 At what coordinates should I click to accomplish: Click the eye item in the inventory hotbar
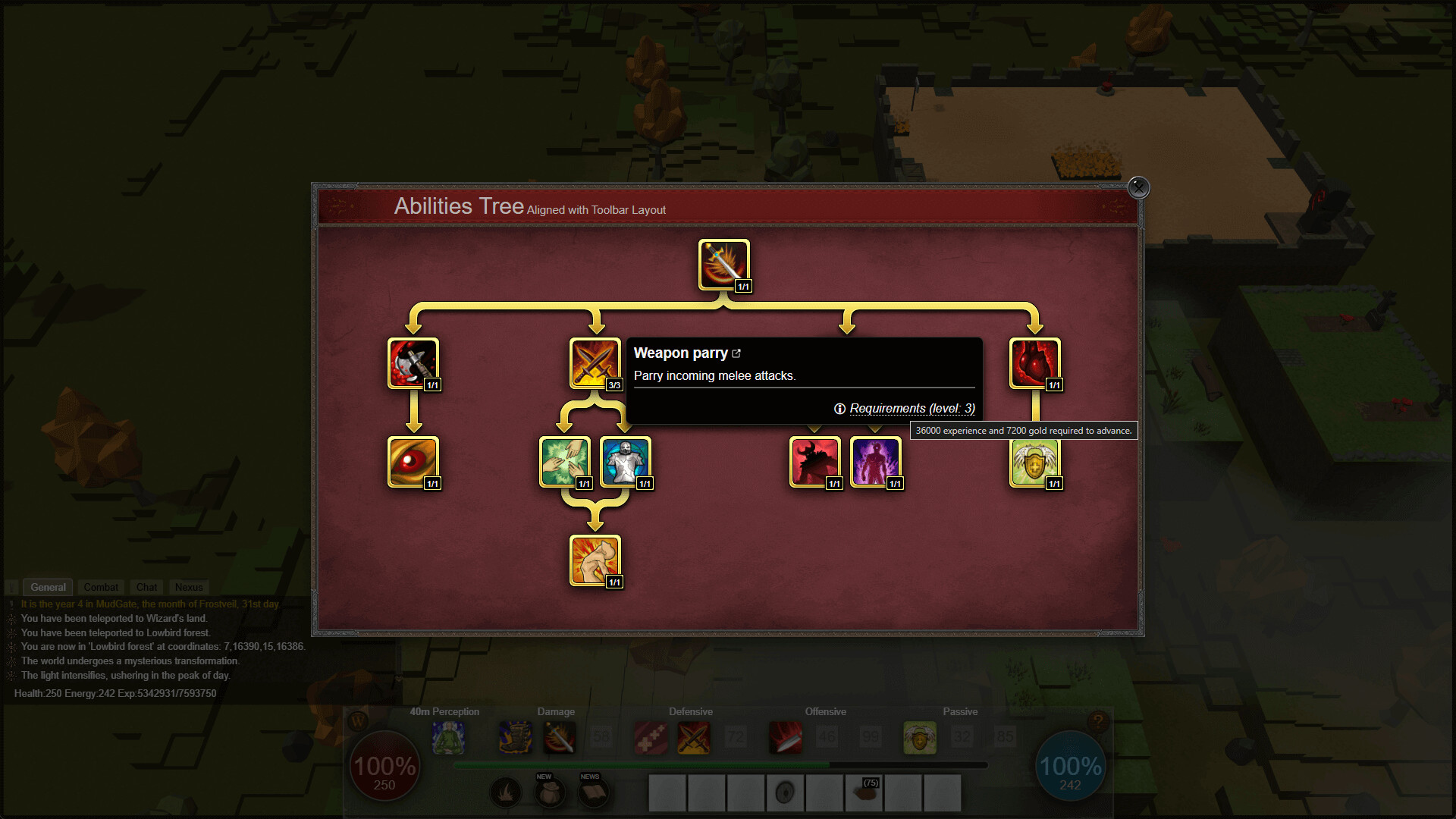point(786,792)
